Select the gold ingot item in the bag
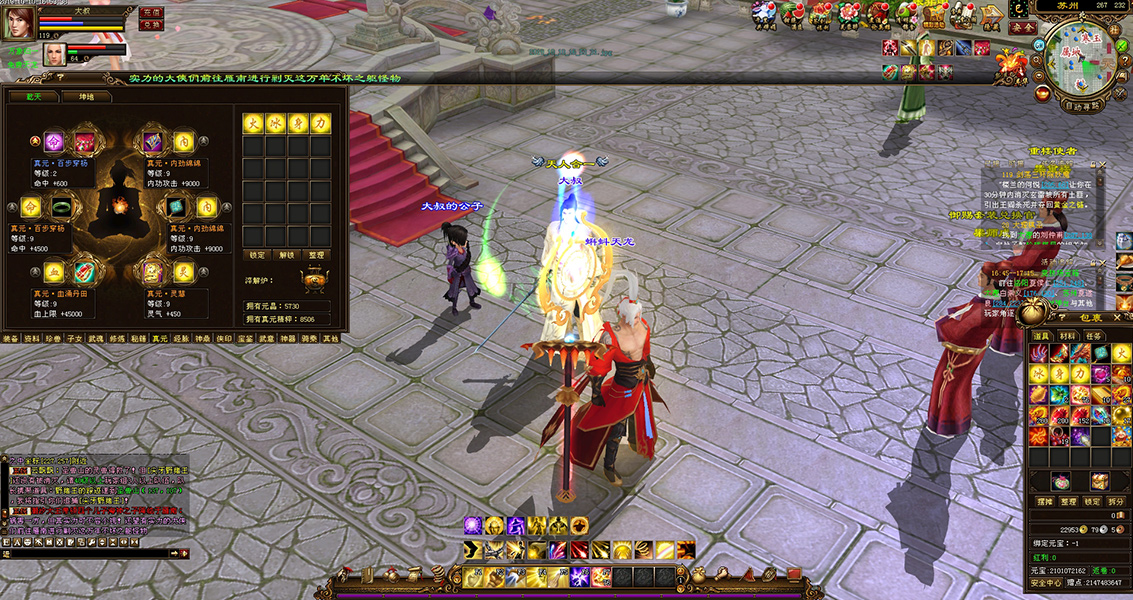Viewport: 1133px width, 600px height. 1100,393
